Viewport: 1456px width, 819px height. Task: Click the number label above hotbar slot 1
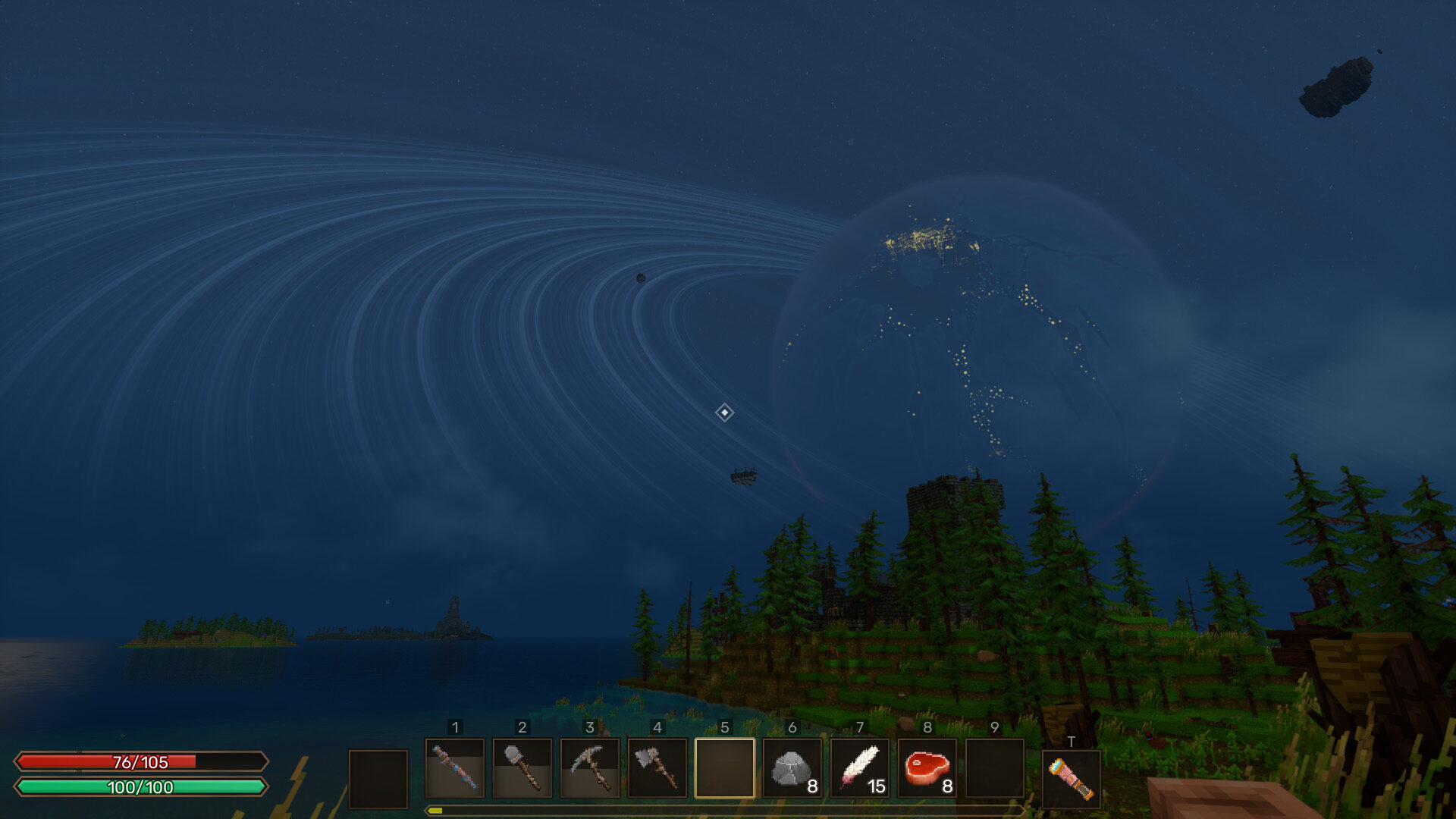click(455, 727)
